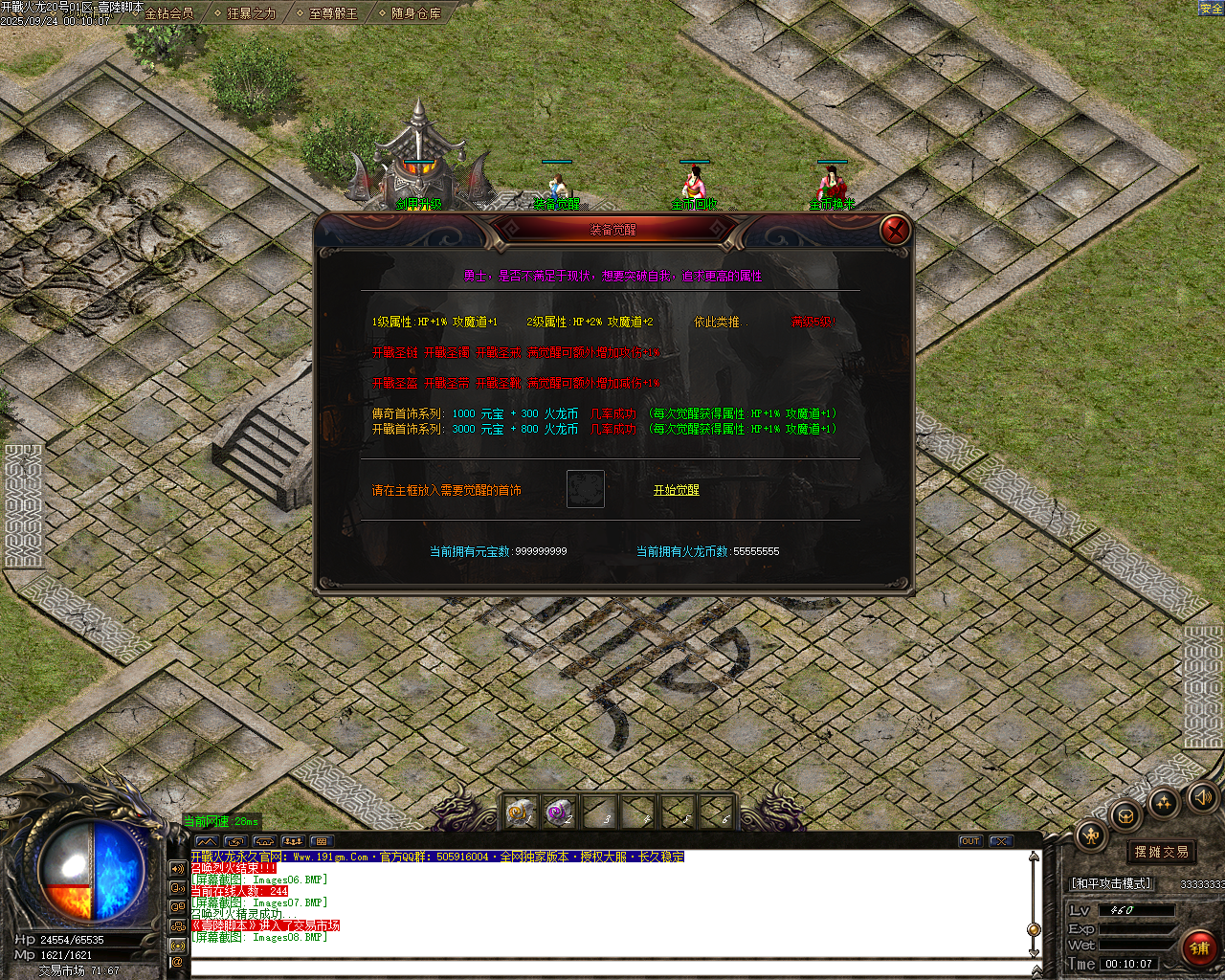Collapse the chat panel with the OUT button
Image resolution: width=1225 pixels, height=980 pixels.
(x=970, y=841)
